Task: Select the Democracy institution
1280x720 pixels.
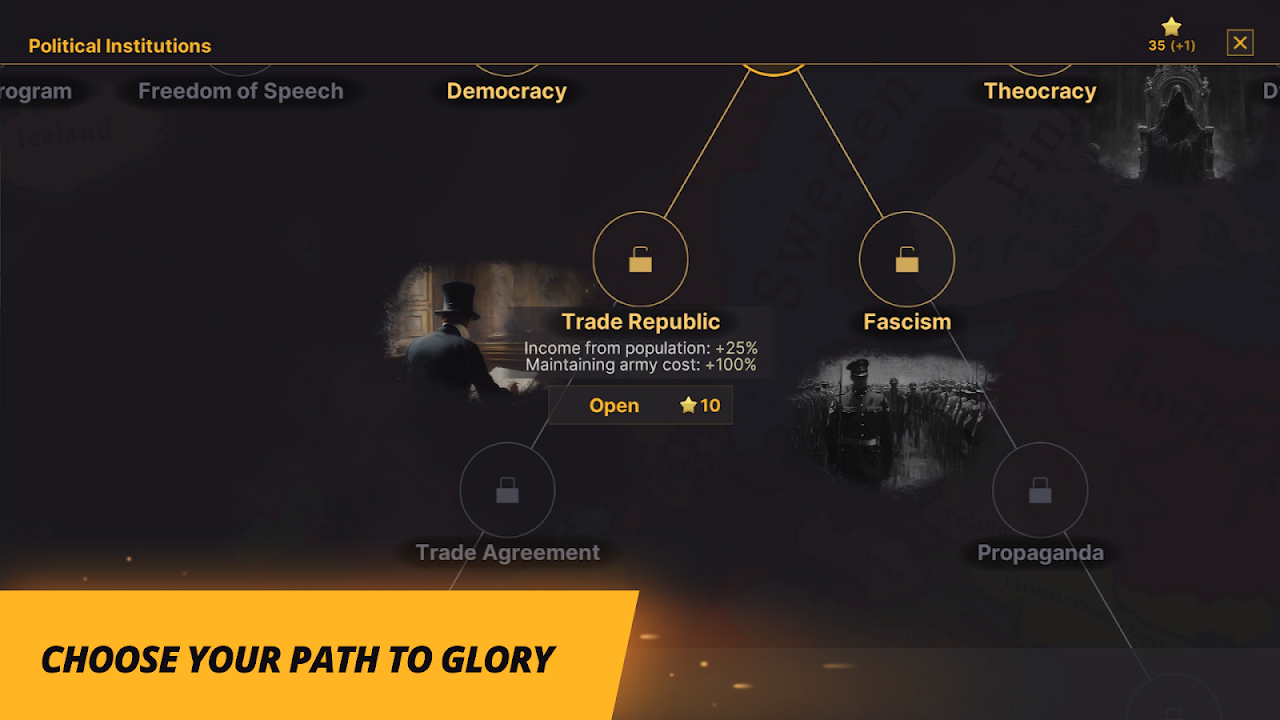Action: point(506,91)
